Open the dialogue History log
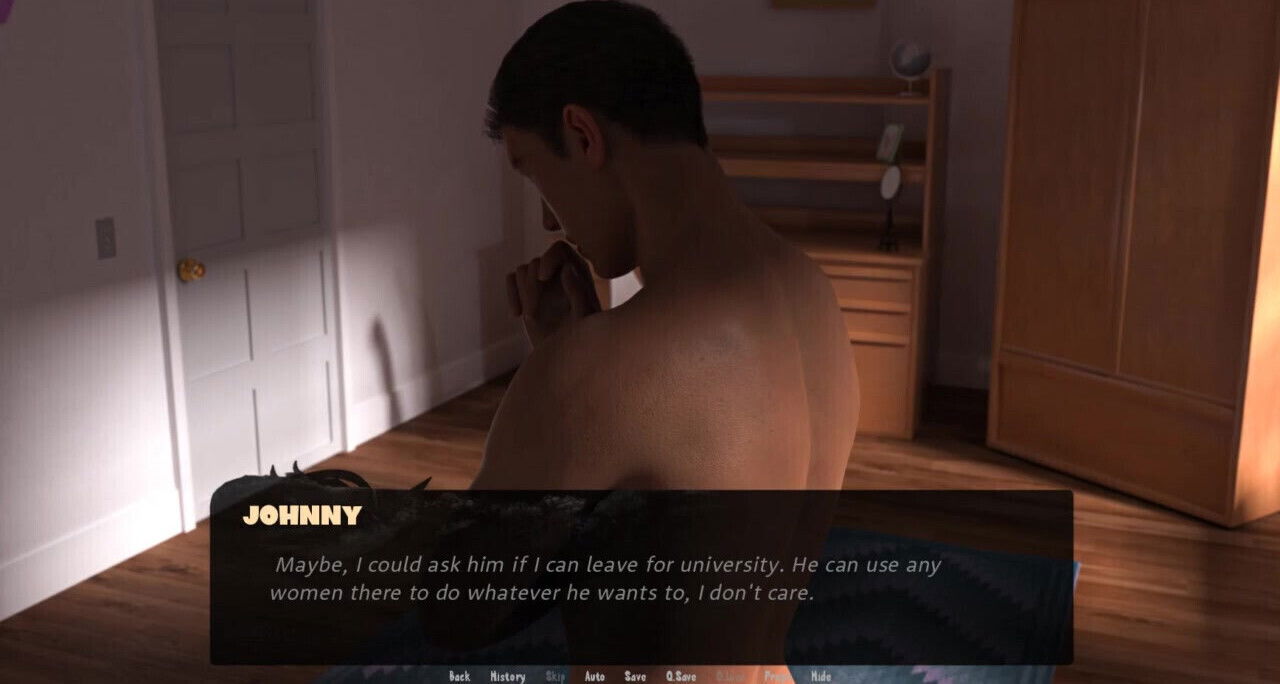The width and height of the screenshot is (1280, 684). pyautogui.click(x=507, y=676)
